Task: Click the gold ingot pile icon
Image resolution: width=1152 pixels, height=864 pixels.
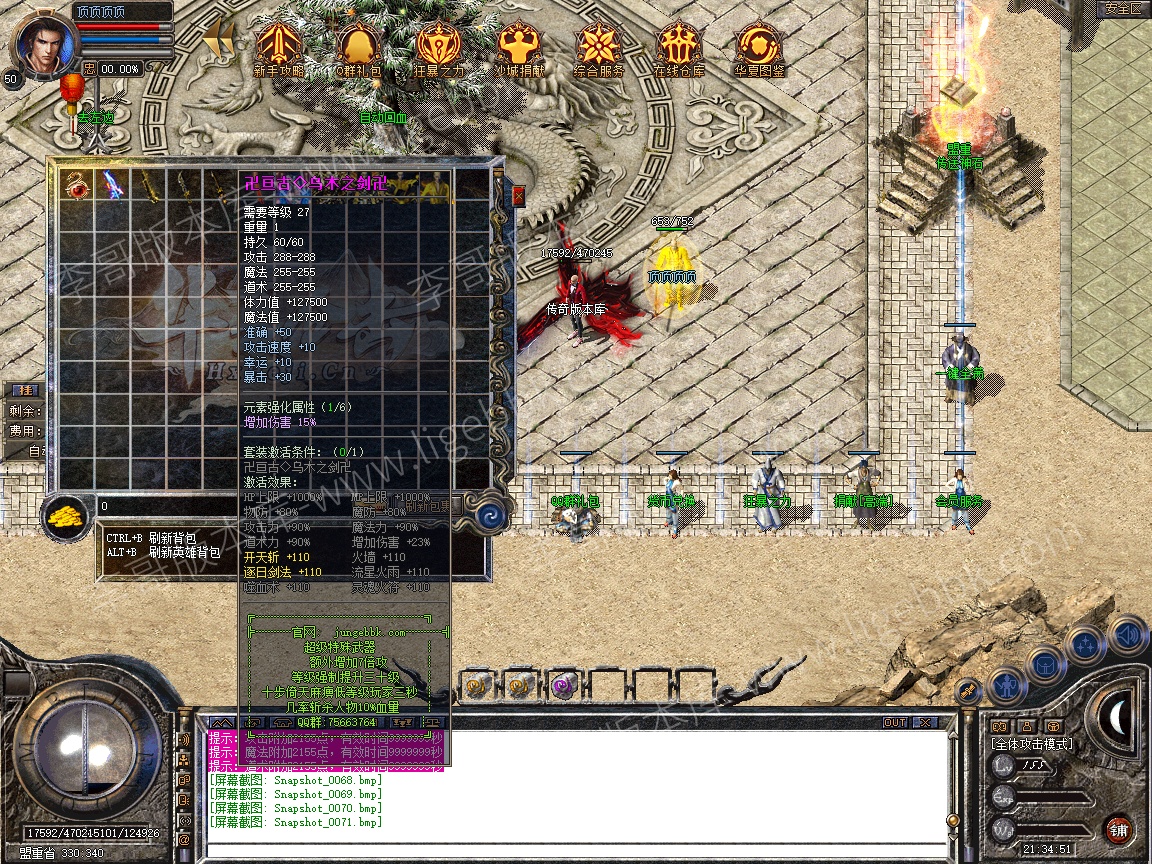Action: 66,516
